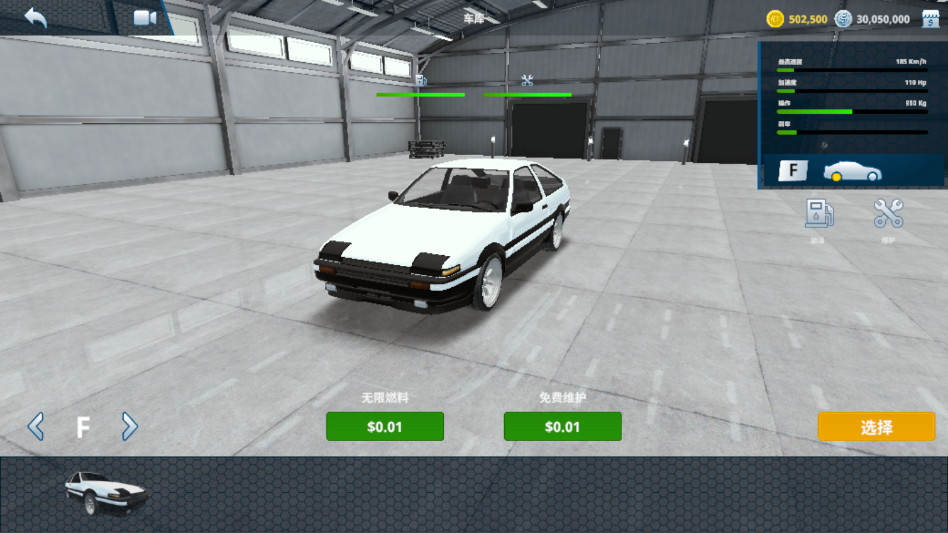
Task: Select the white AE86 car thumbnail
Action: (x=106, y=491)
